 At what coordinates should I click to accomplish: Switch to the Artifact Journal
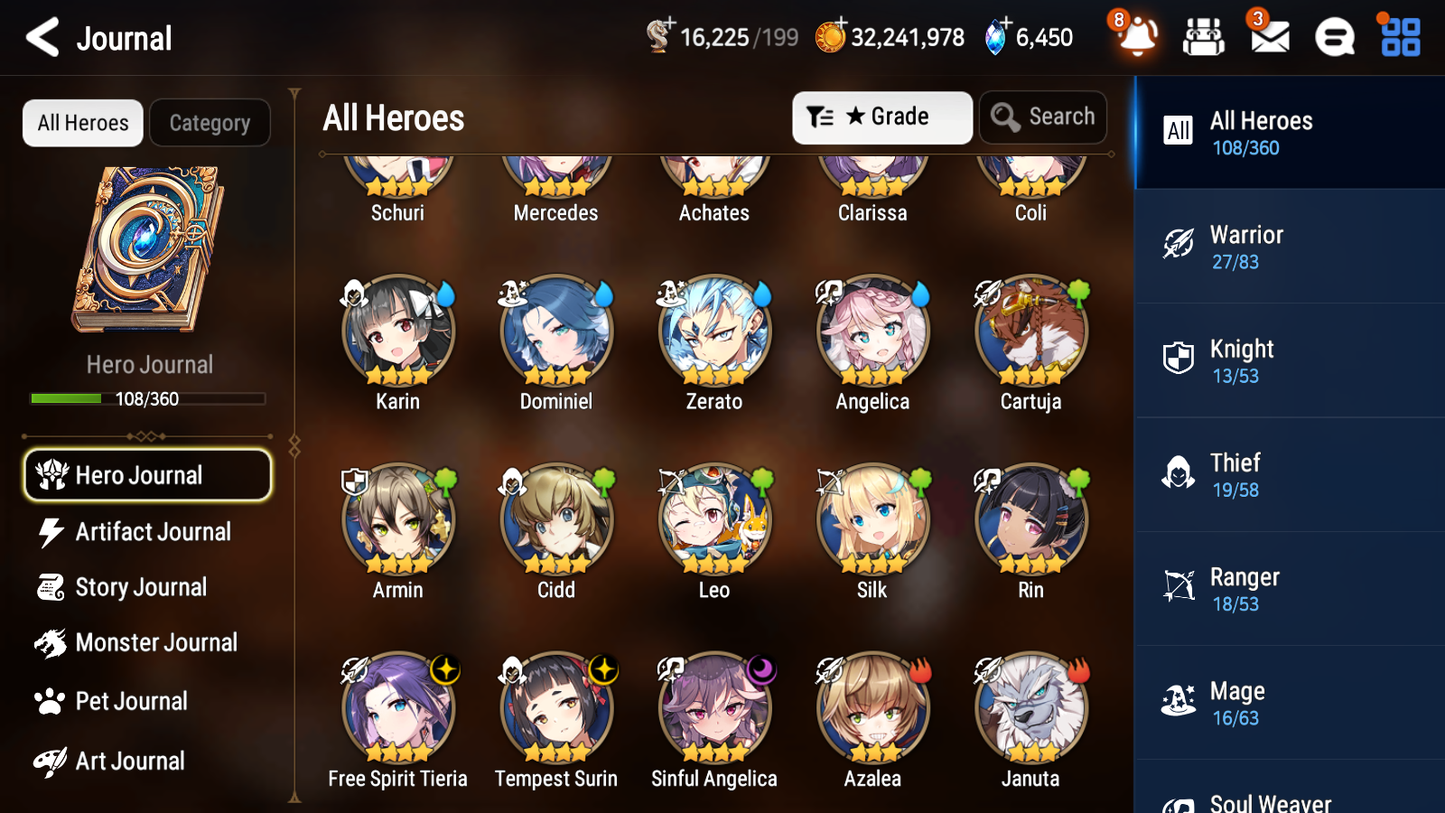tap(152, 532)
